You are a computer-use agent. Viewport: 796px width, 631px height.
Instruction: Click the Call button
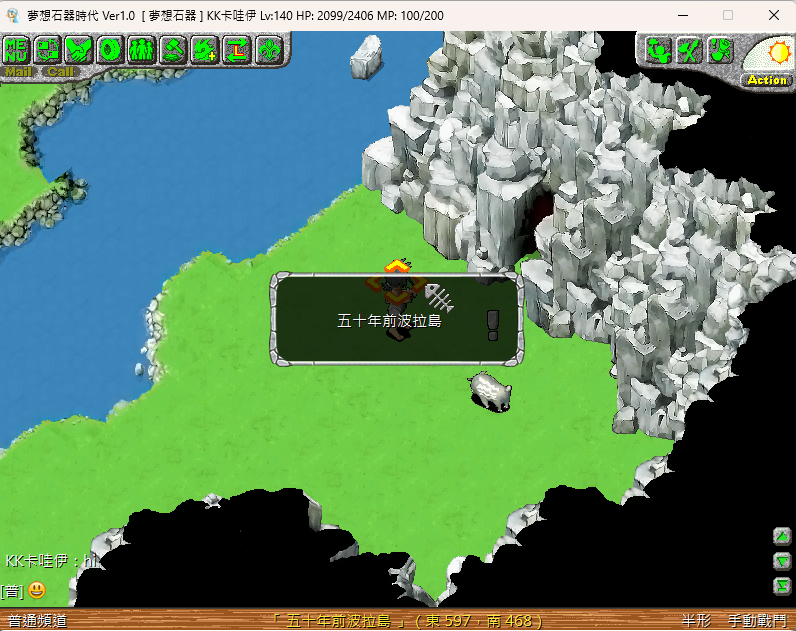(x=60, y=72)
